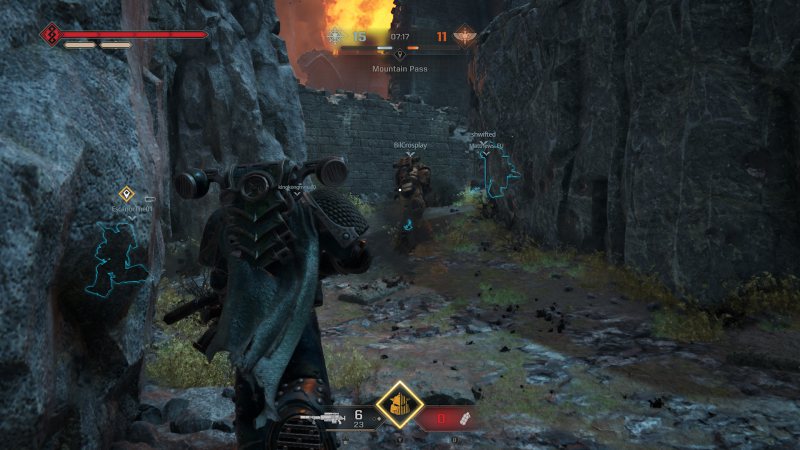Select the Mountain Pass objective marker
Viewport: 800px width, 450px height.
400,54
